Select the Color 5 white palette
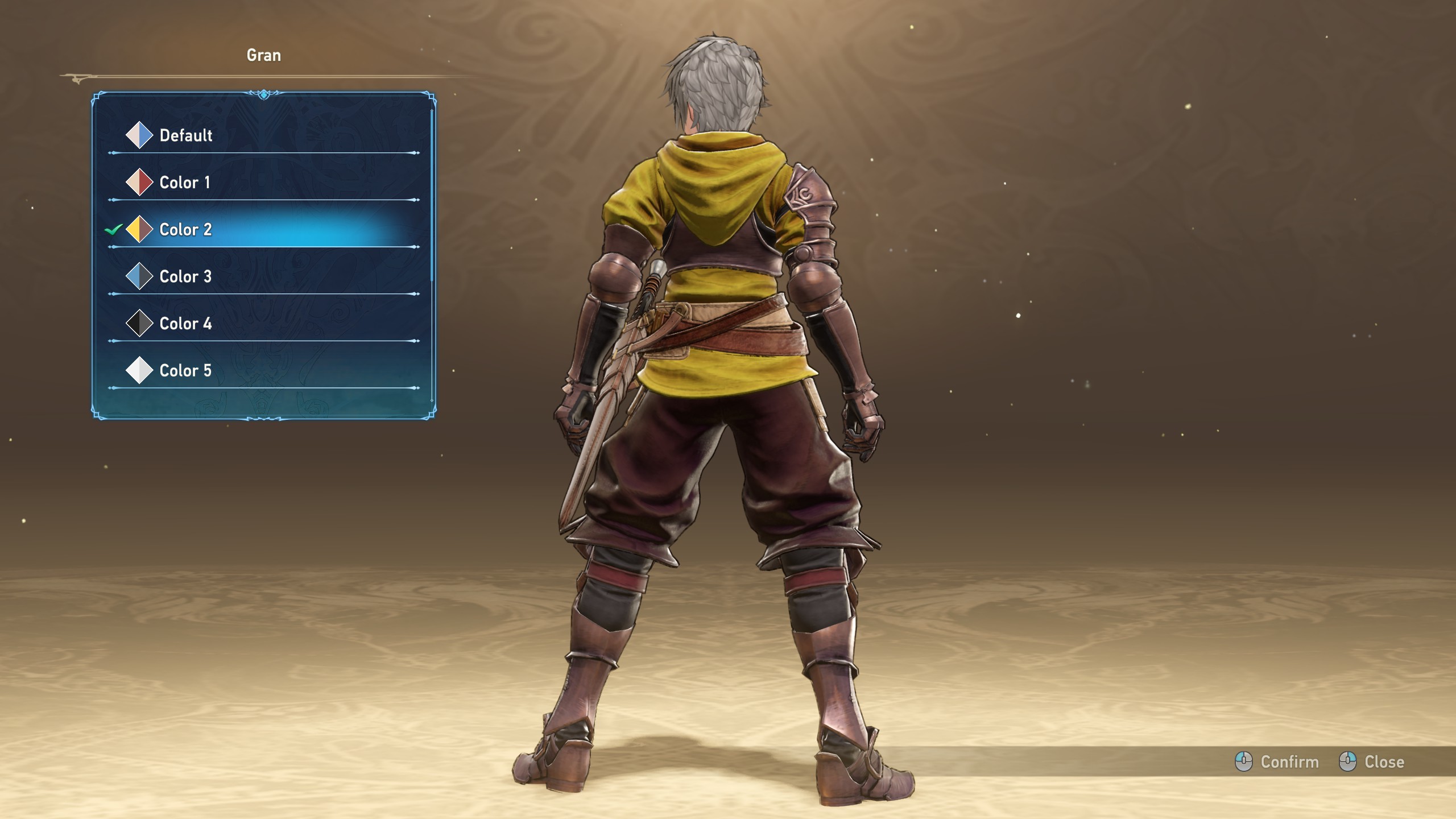Viewport: 1456px width, 819px height. point(185,371)
